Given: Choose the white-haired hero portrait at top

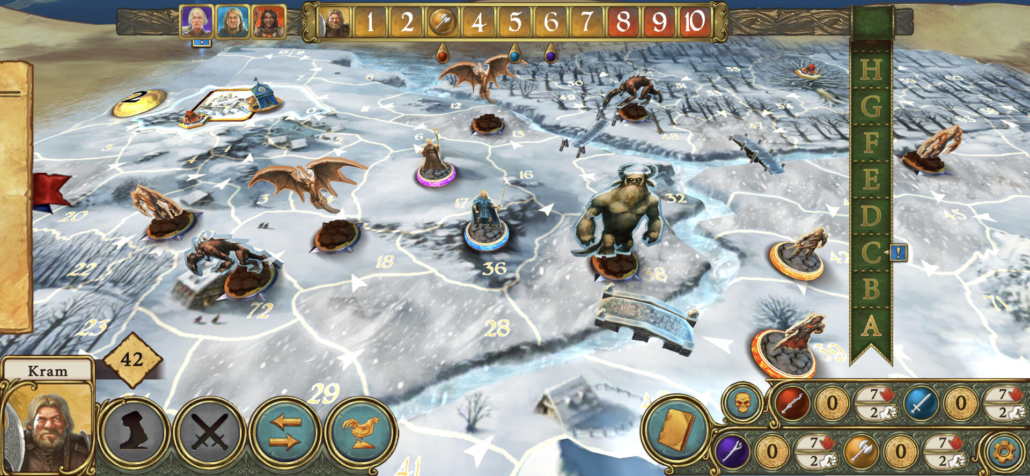Looking at the screenshot, I should click(x=196, y=21).
